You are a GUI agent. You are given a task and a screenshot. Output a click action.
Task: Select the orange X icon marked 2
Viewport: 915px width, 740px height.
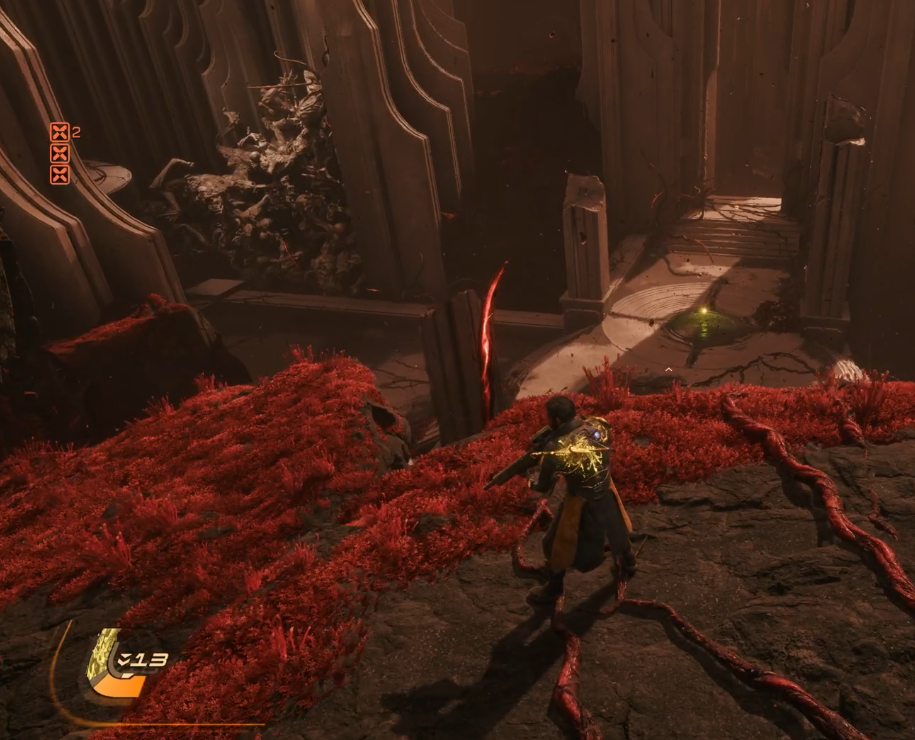tap(60, 132)
